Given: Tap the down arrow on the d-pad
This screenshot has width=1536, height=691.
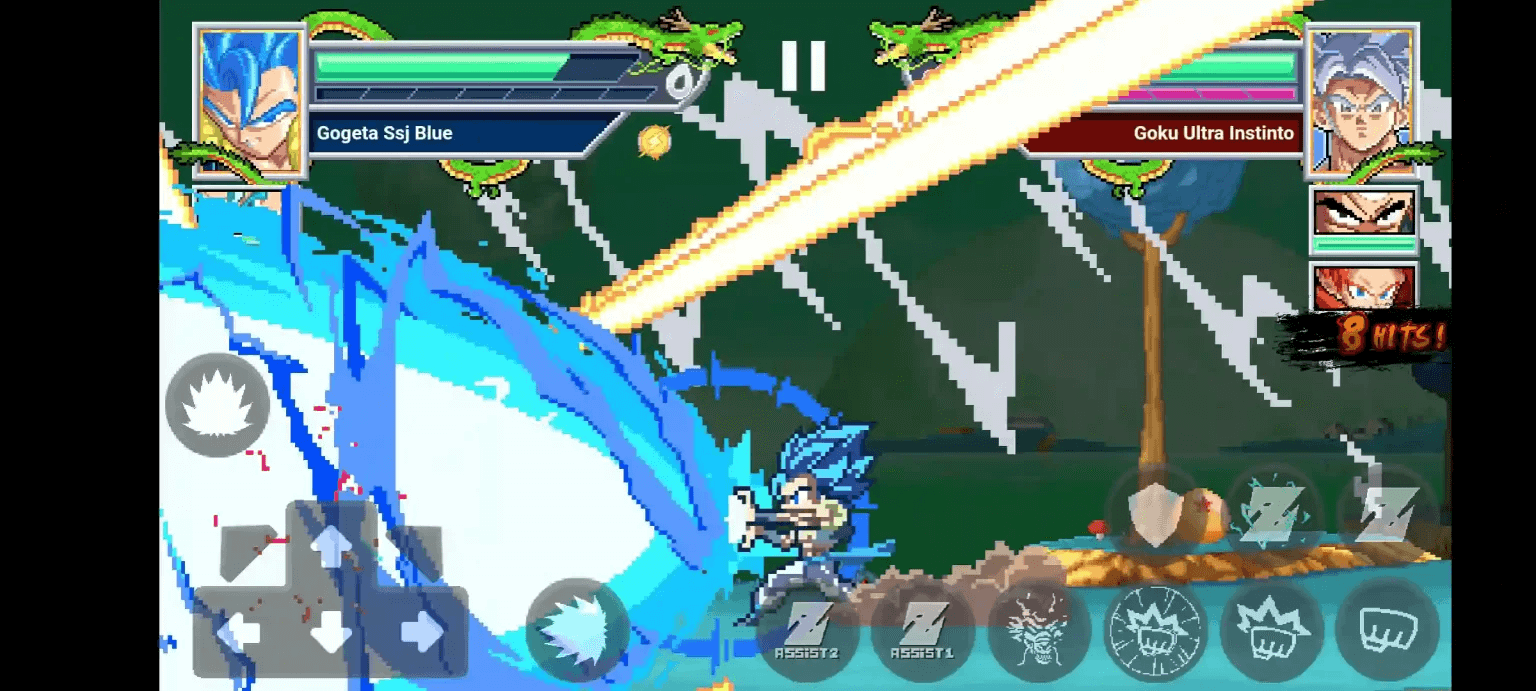Looking at the screenshot, I should click(331, 633).
